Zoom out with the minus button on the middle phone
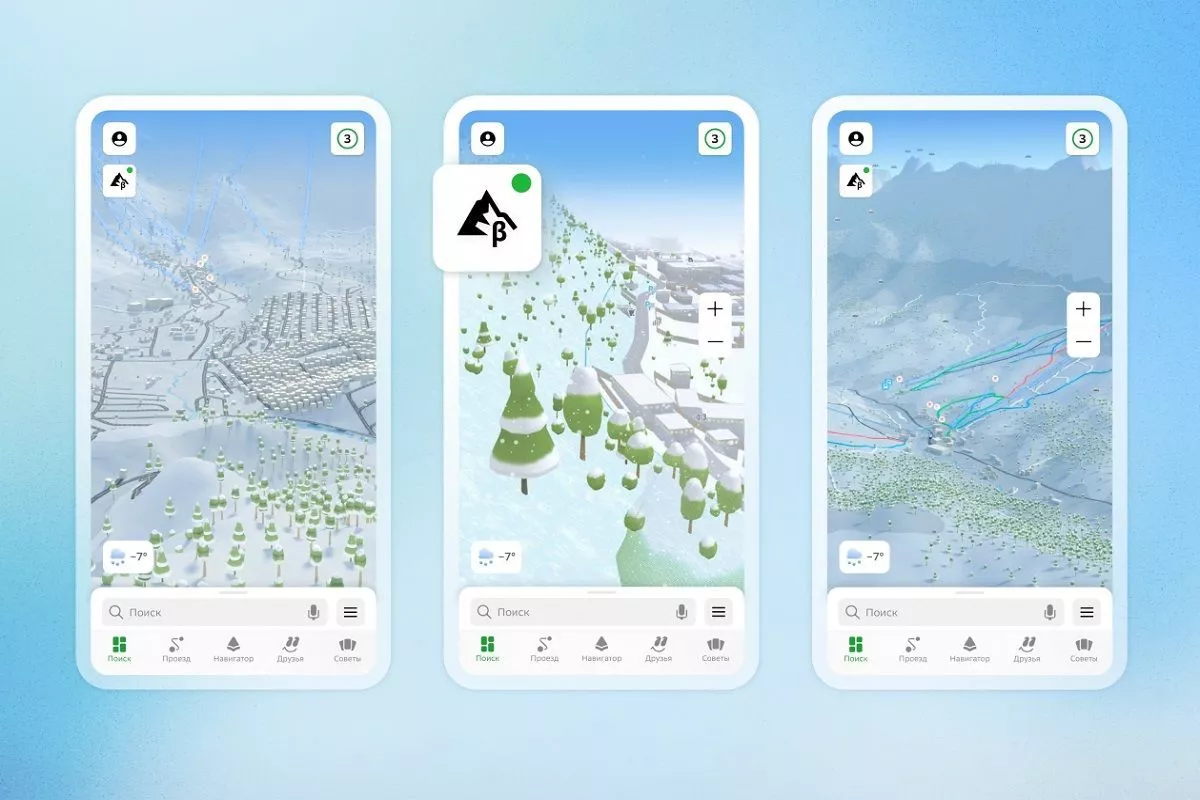Image resolution: width=1200 pixels, height=800 pixels. coord(715,341)
